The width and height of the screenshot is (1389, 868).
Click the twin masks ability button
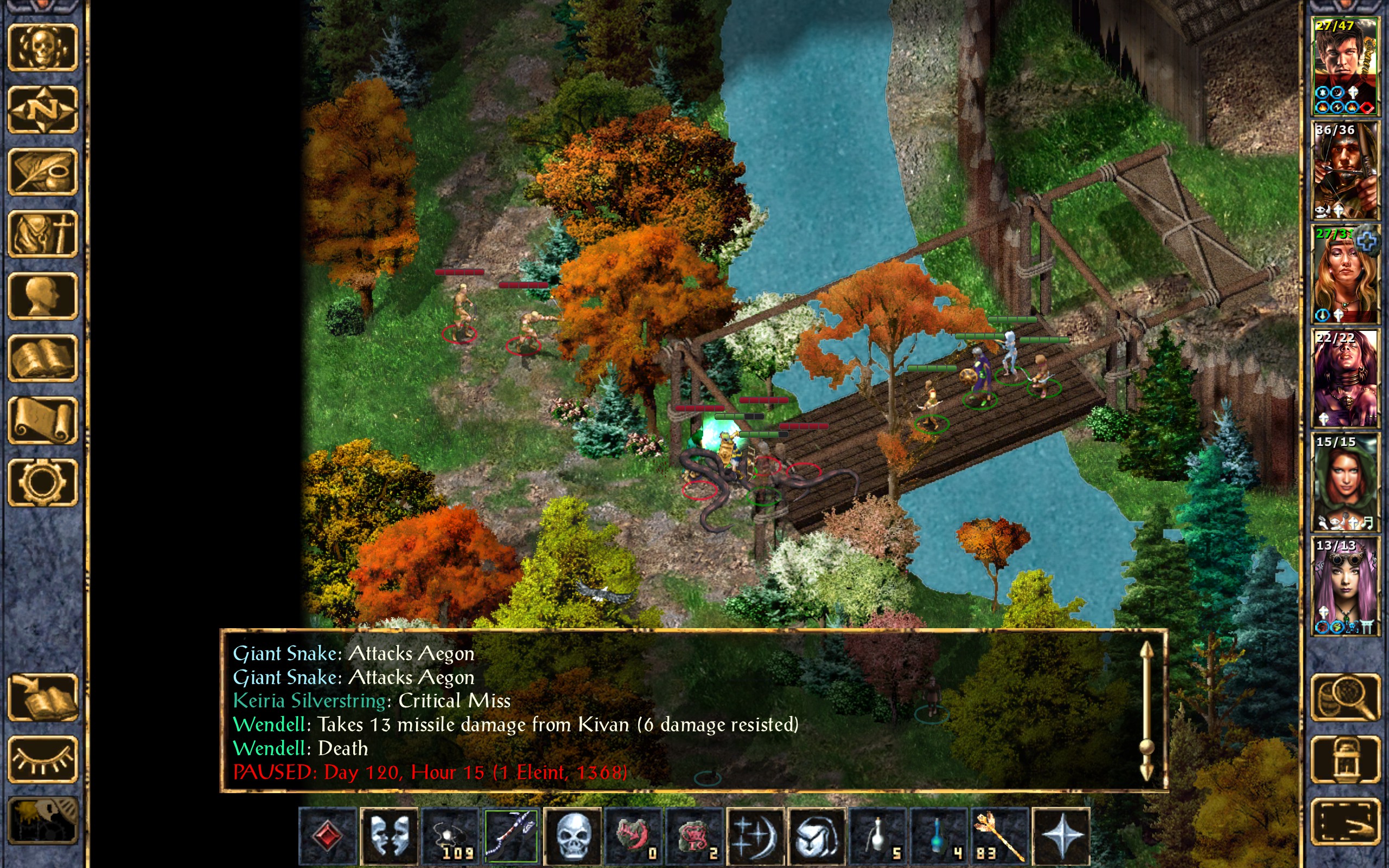pyautogui.click(x=389, y=836)
